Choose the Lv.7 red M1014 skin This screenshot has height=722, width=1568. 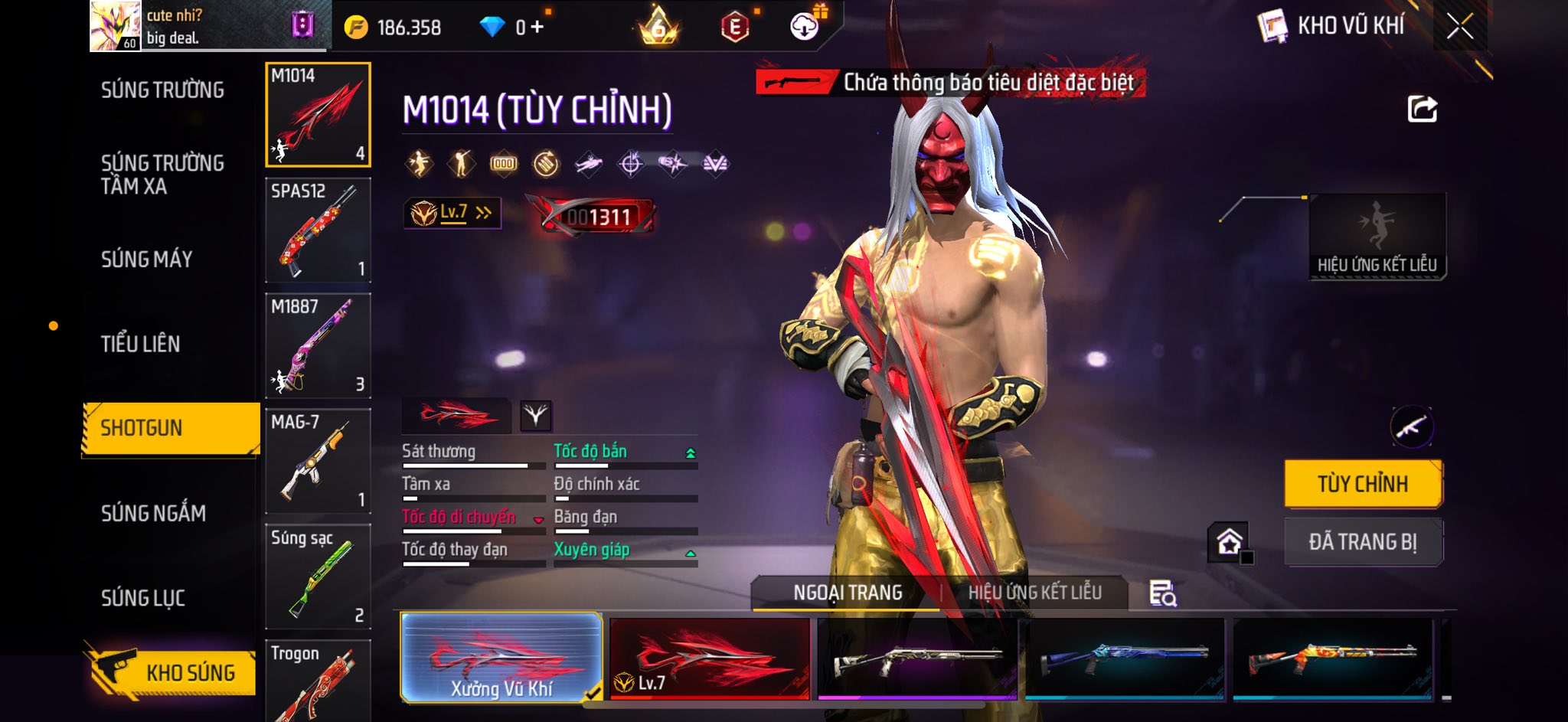coord(710,658)
